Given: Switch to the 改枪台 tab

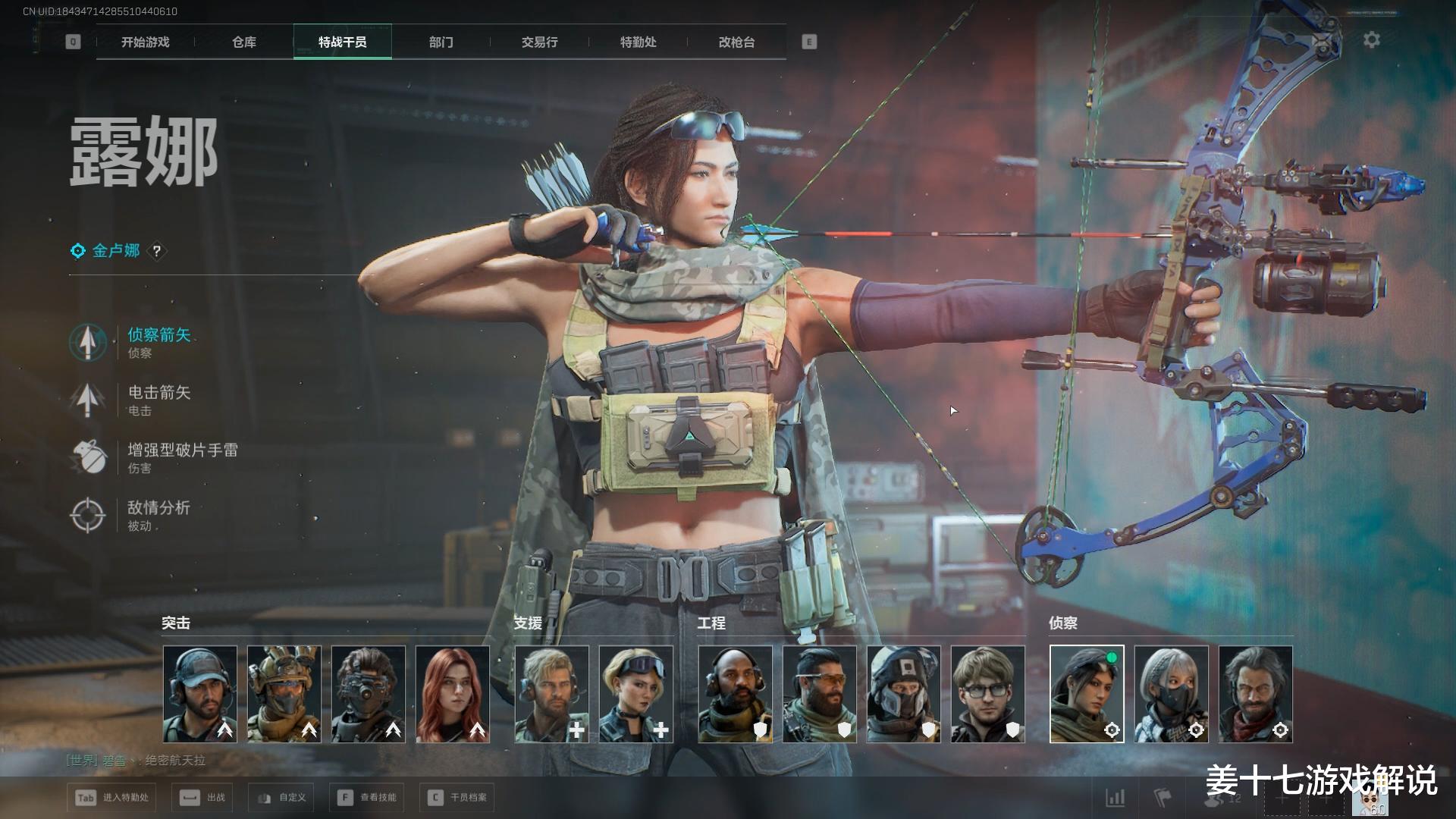Looking at the screenshot, I should [737, 42].
